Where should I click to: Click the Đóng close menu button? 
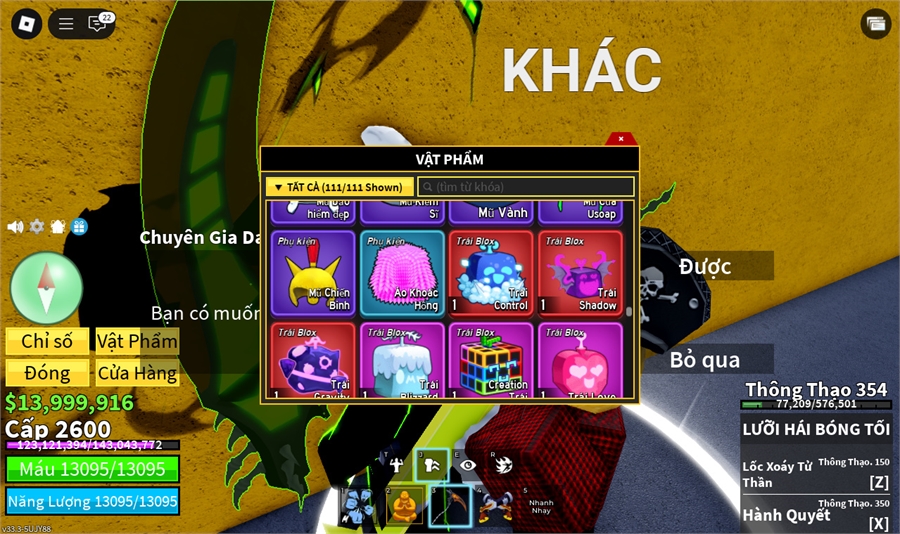coord(47,373)
